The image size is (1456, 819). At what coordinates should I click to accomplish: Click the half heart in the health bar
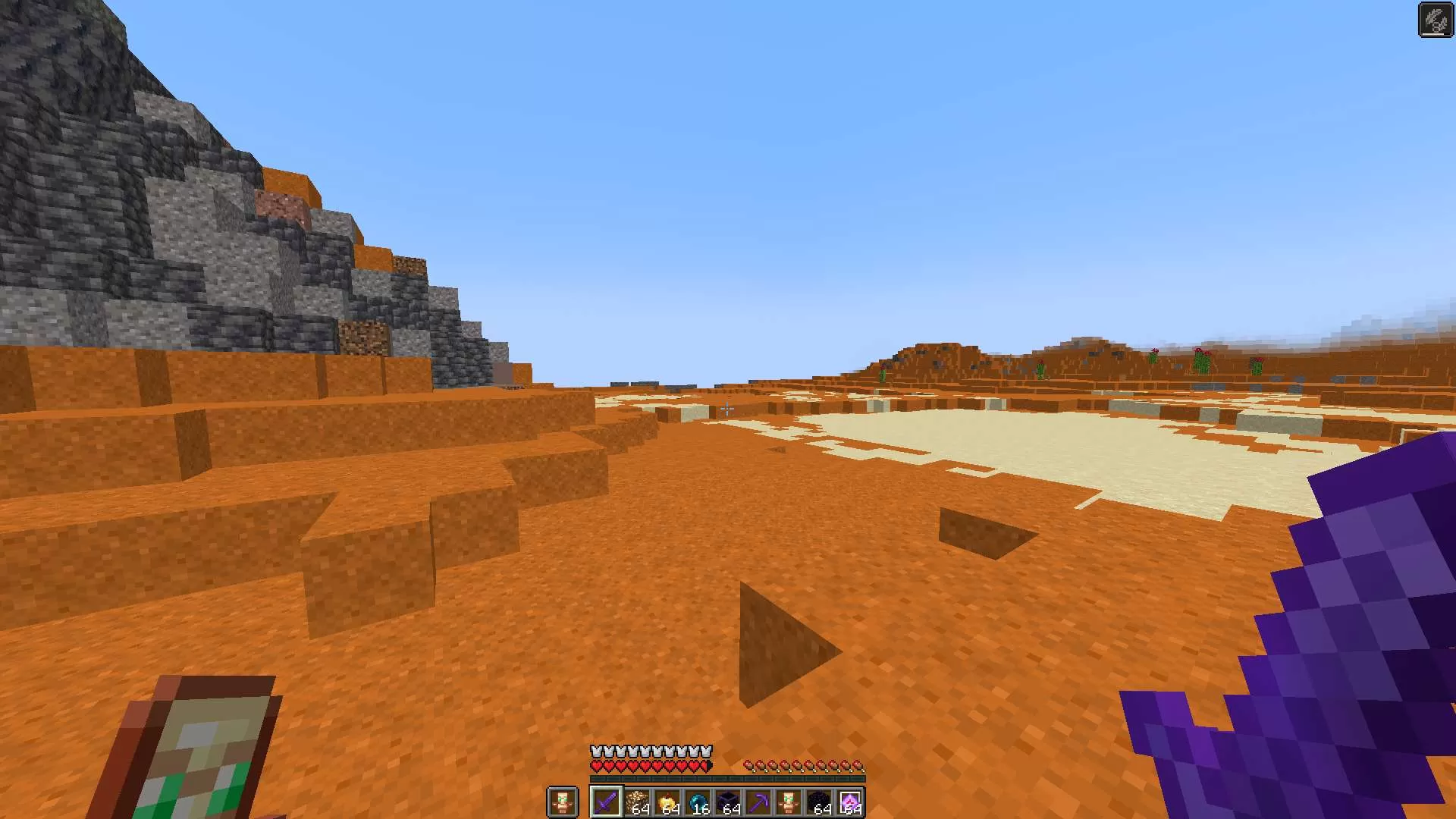click(705, 765)
